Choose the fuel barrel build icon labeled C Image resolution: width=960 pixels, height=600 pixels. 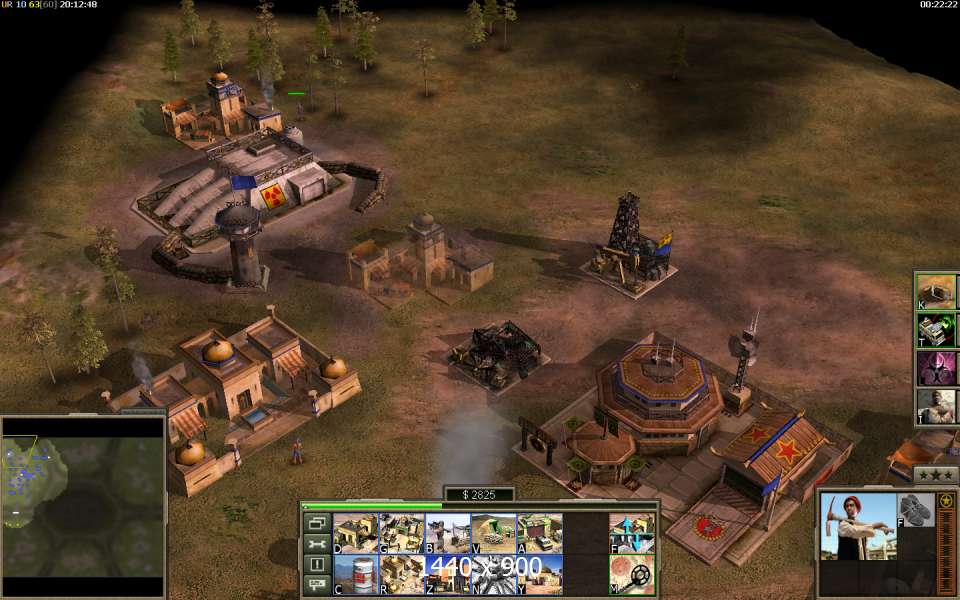coord(355,575)
